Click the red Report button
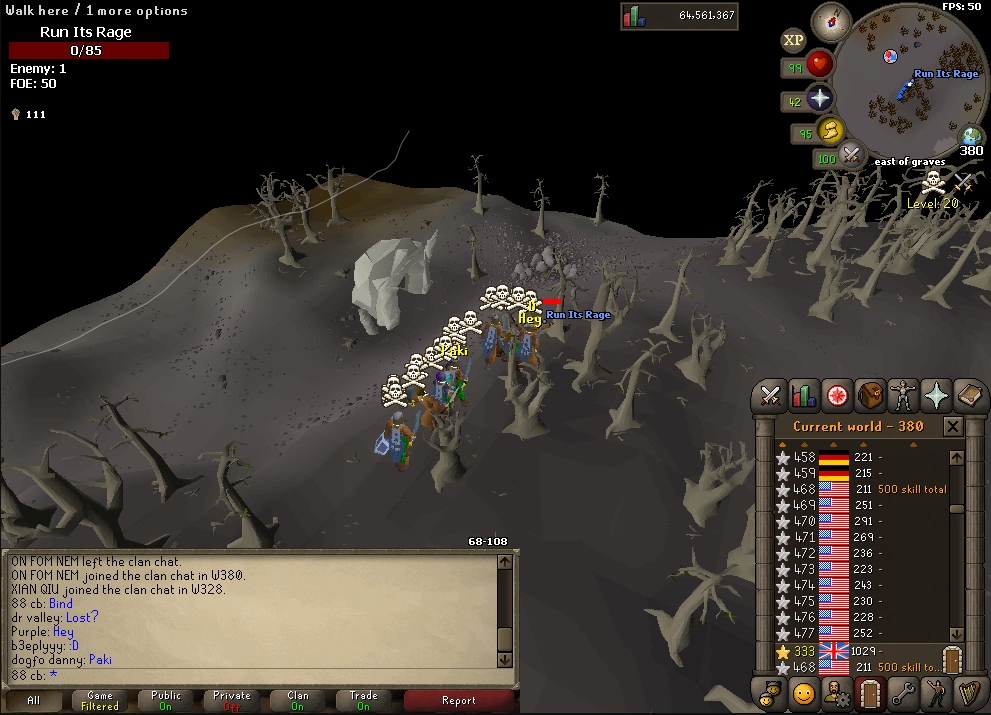This screenshot has width=991, height=715. click(458, 700)
